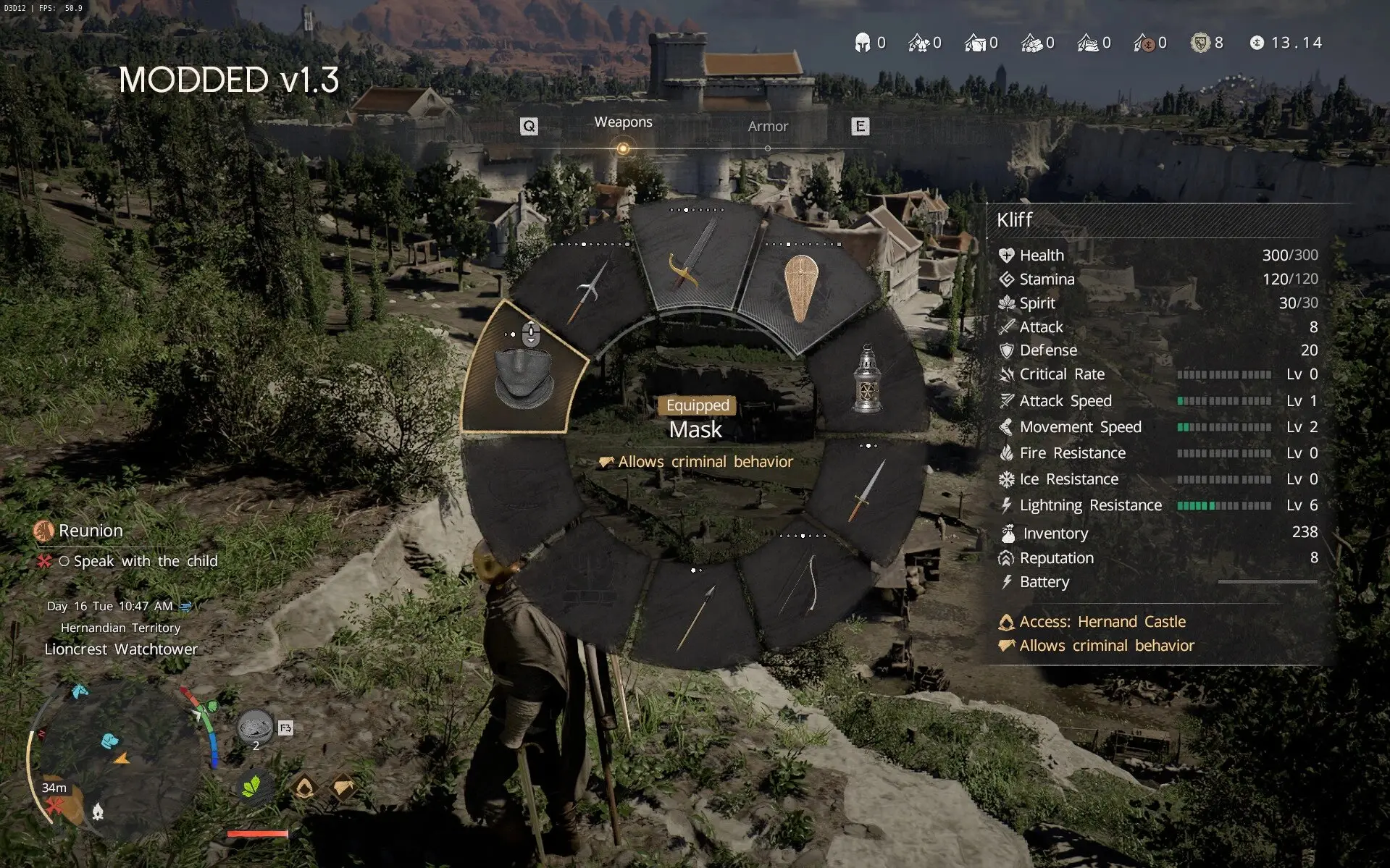The height and width of the screenshot is (868, 1390).
Task: Choose the bow in the weapon wheel
Action: pyautogui.click(x=802, y=586)
